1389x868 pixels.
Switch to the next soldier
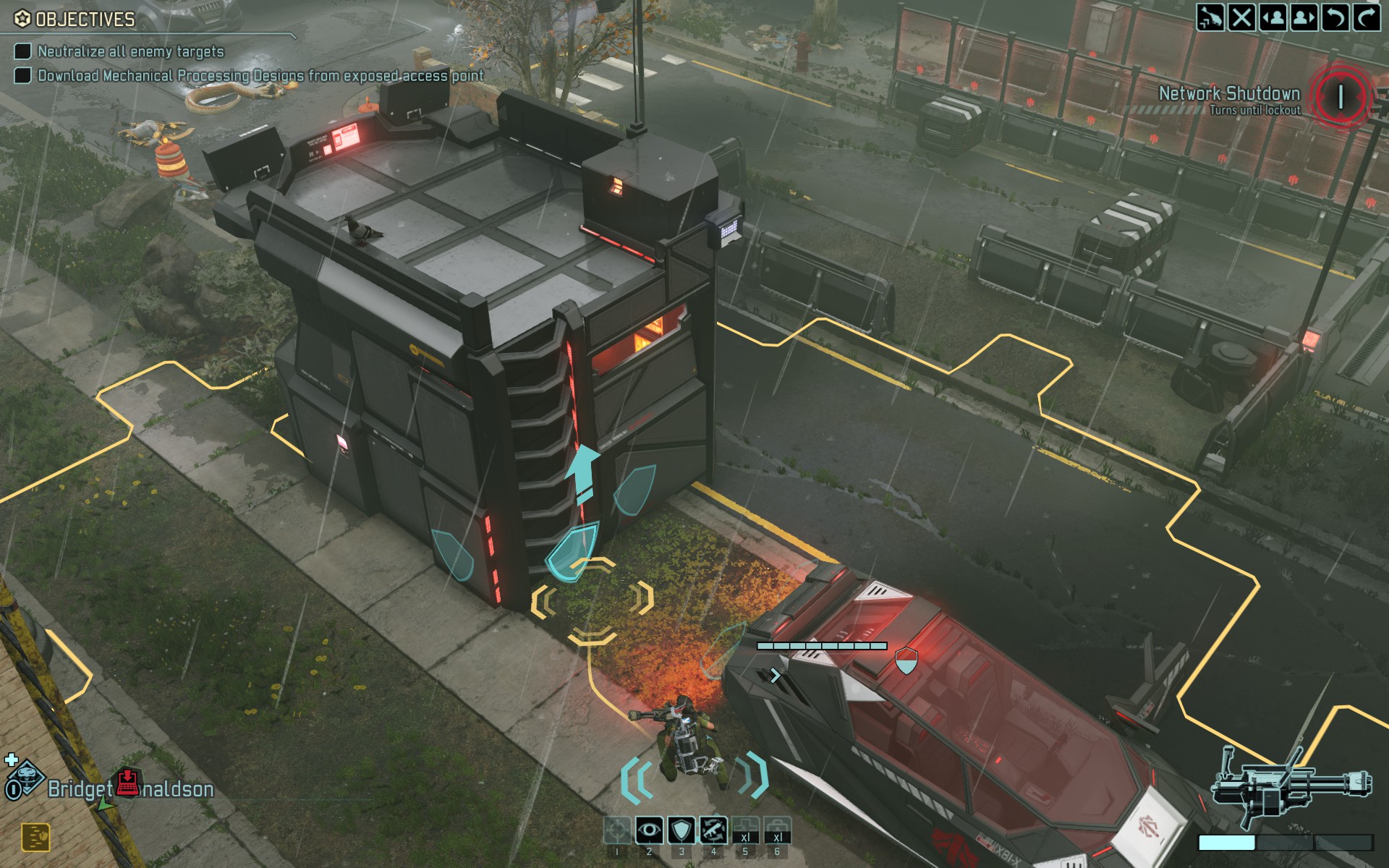click(x=1304, y=18)
